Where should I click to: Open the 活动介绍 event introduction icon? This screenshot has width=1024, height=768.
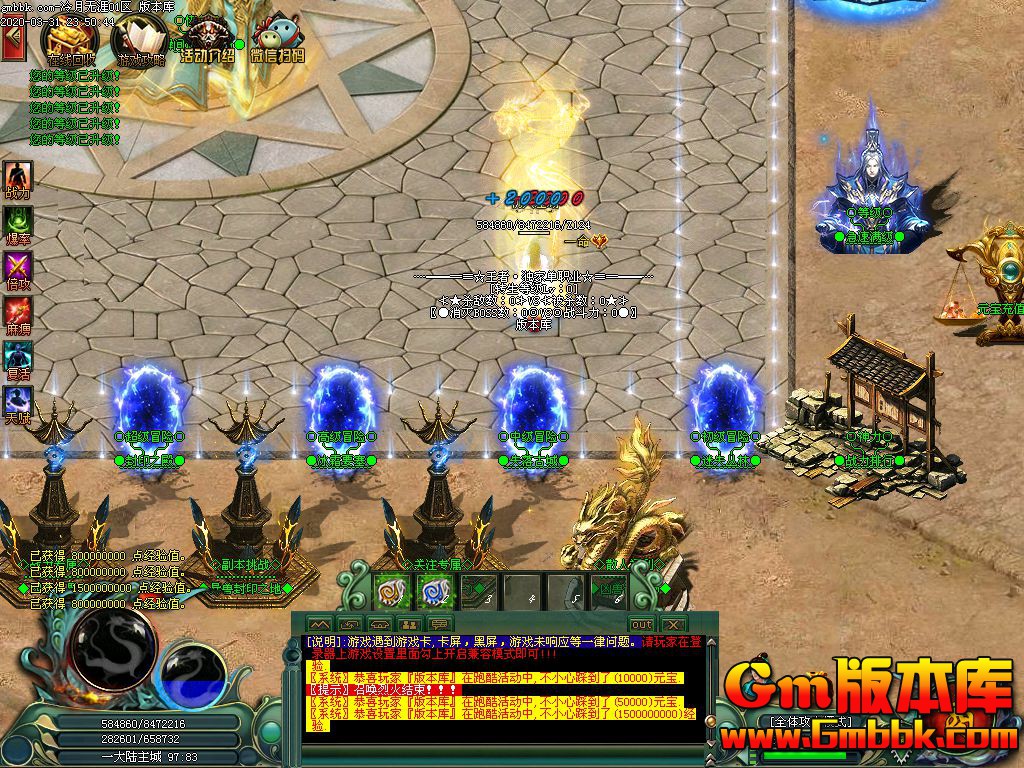[x=207, y=40]
